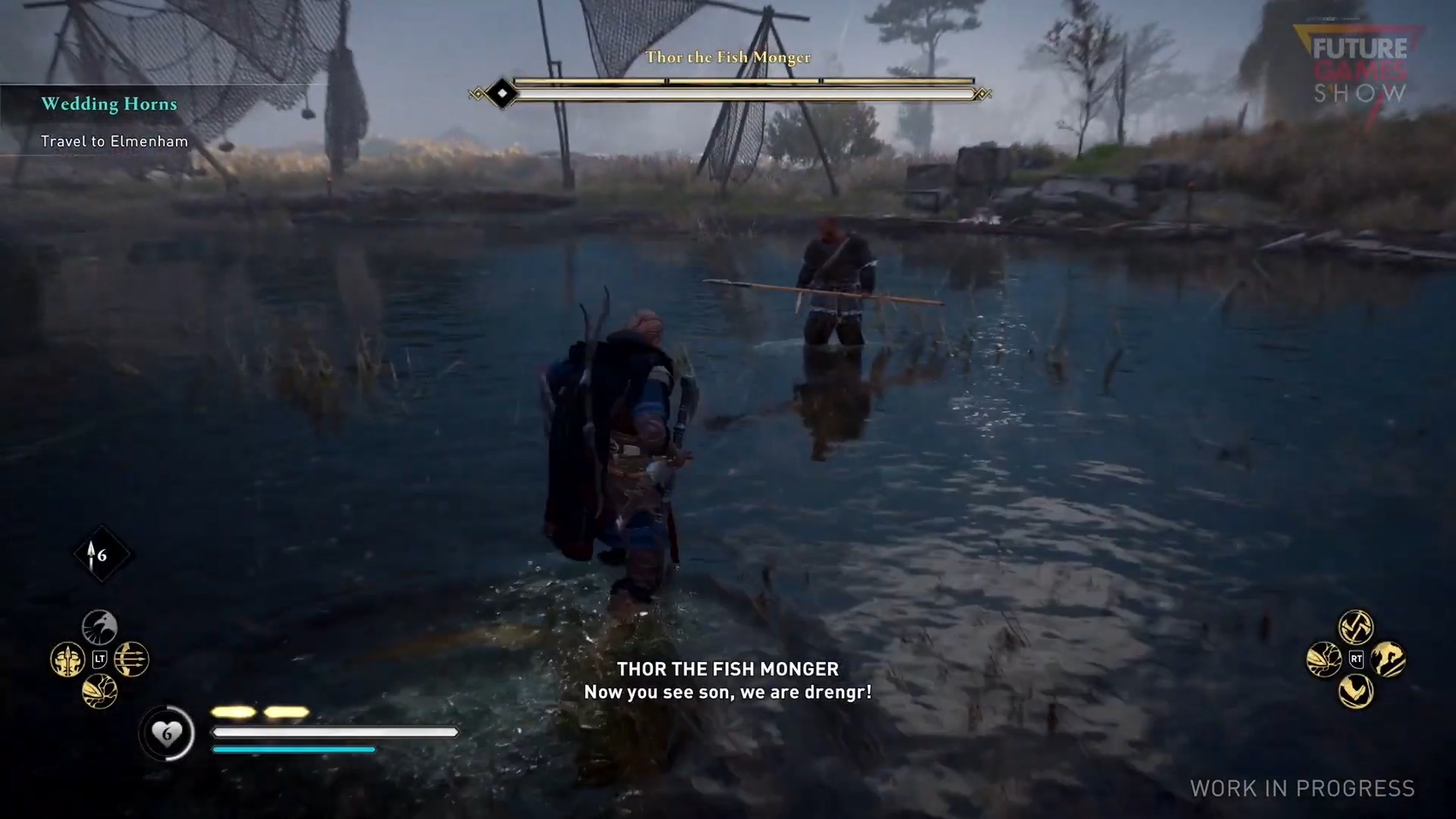Screen dimensions: 1456x819
Task: Activate the left wheel's bottom cracked-shard ability
Action: pos(99,692)
